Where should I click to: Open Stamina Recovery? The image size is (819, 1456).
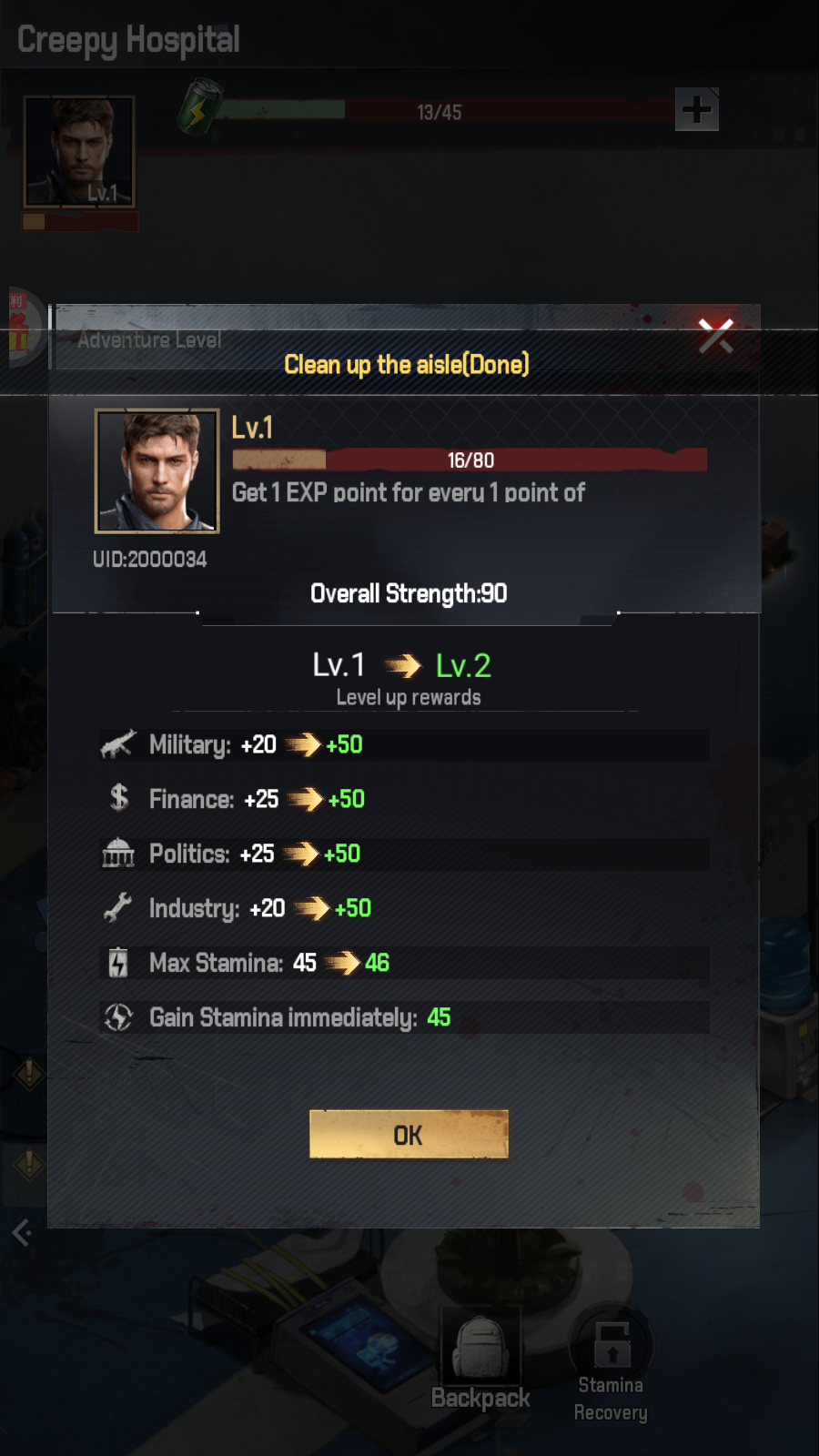click(x=611, y=1362)
